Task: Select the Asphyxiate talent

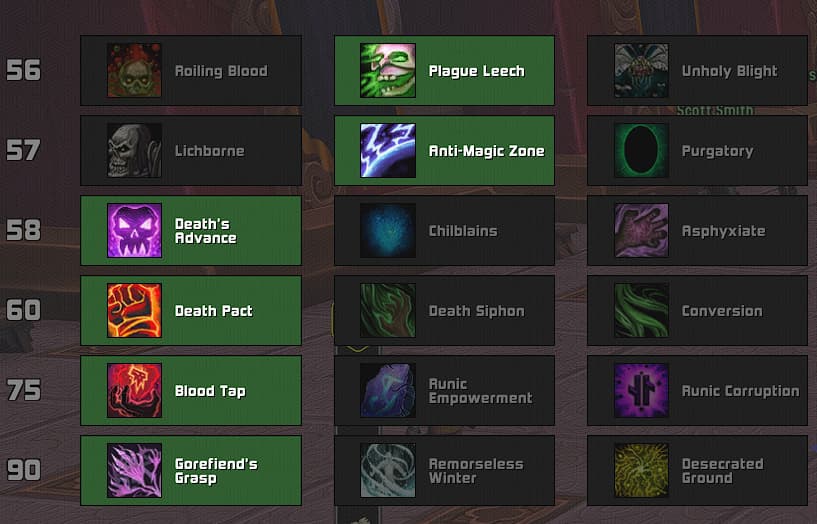Action: [697, 231]
